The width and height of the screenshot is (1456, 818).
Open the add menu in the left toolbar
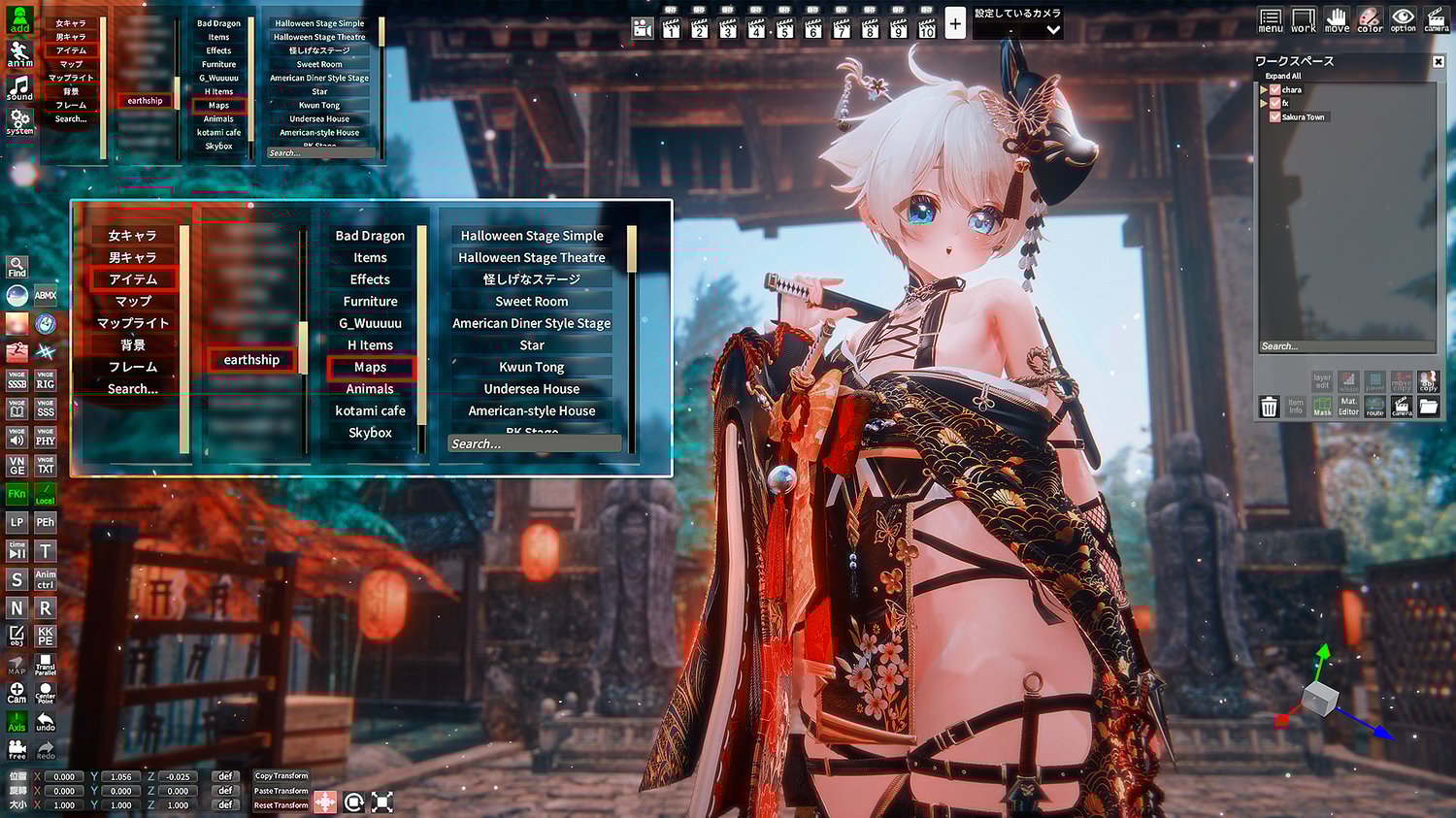tap(19, 19)
